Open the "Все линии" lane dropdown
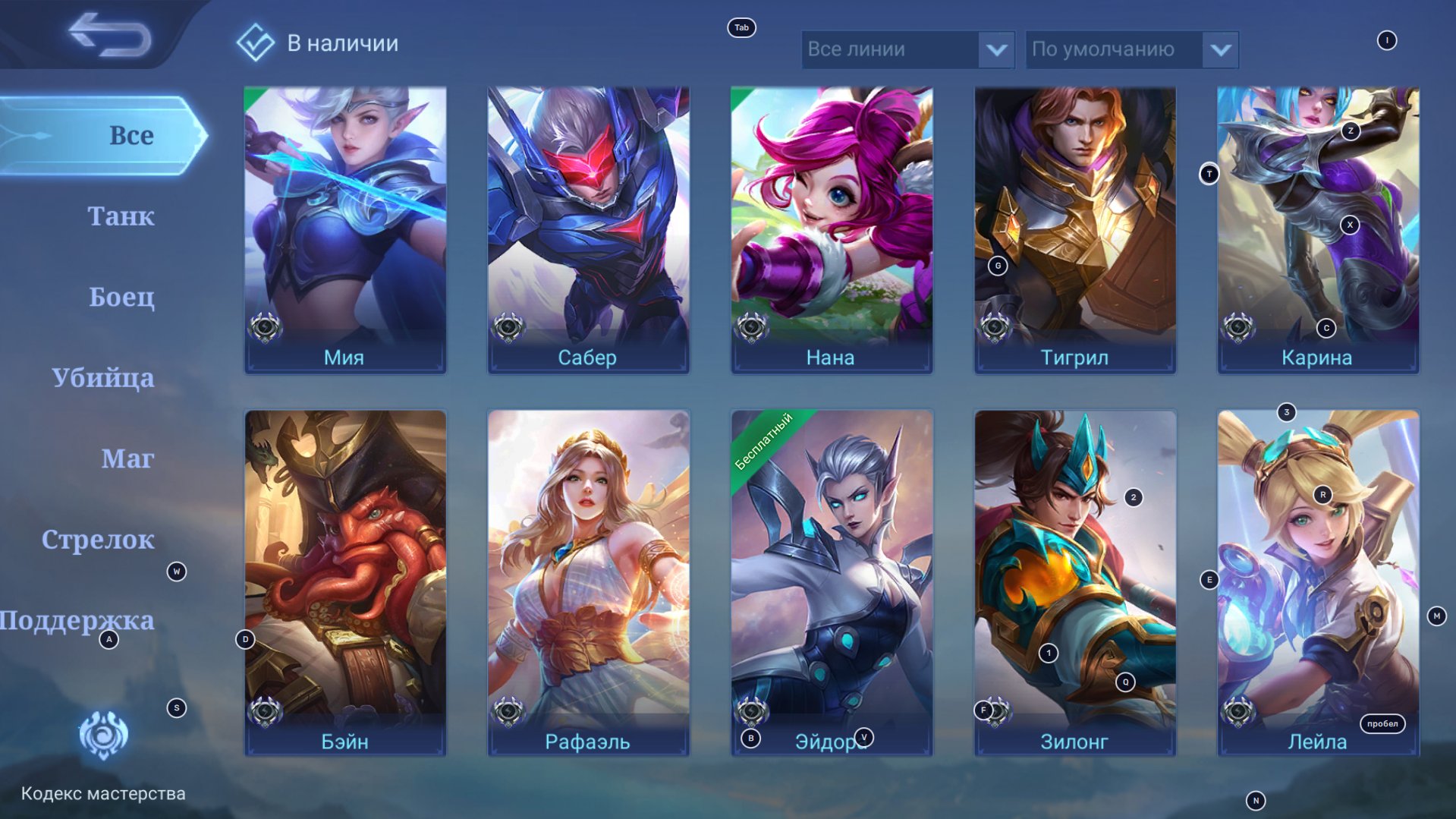Screen dimensions: 1456x819 coord(907,49)
